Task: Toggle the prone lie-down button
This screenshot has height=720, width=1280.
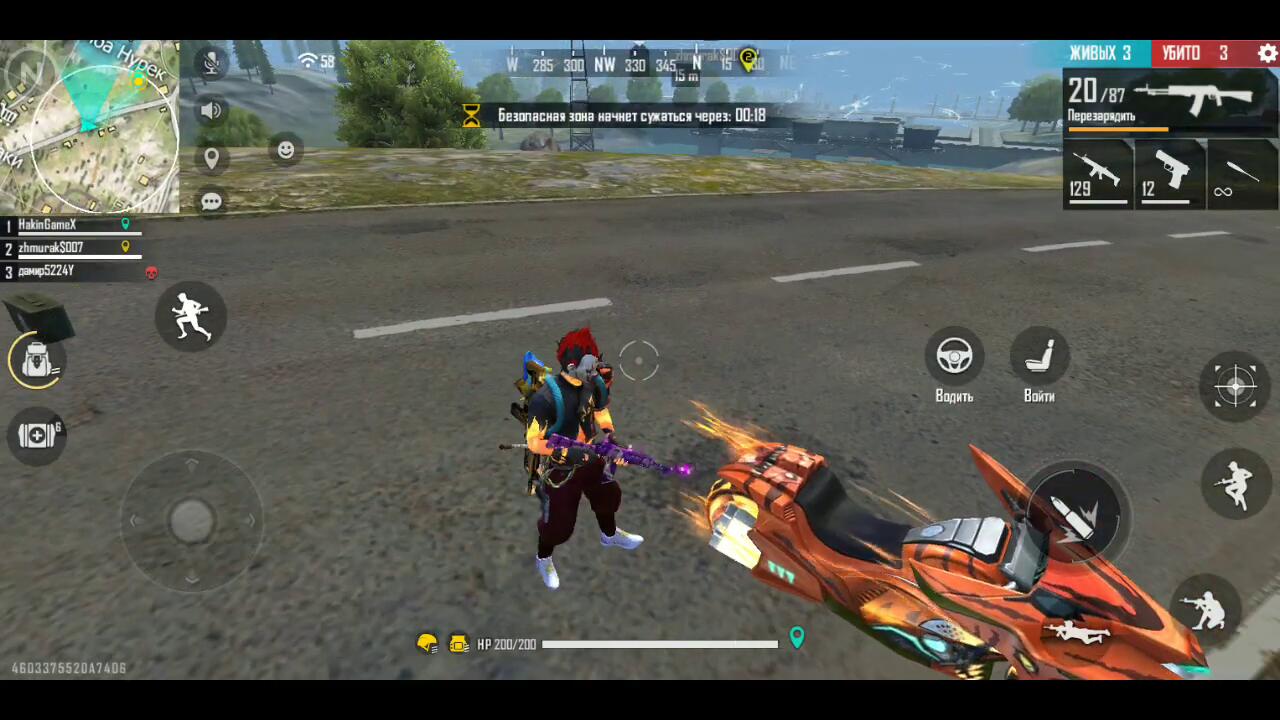Action: pyautogui.click(x=1077, y=632)
